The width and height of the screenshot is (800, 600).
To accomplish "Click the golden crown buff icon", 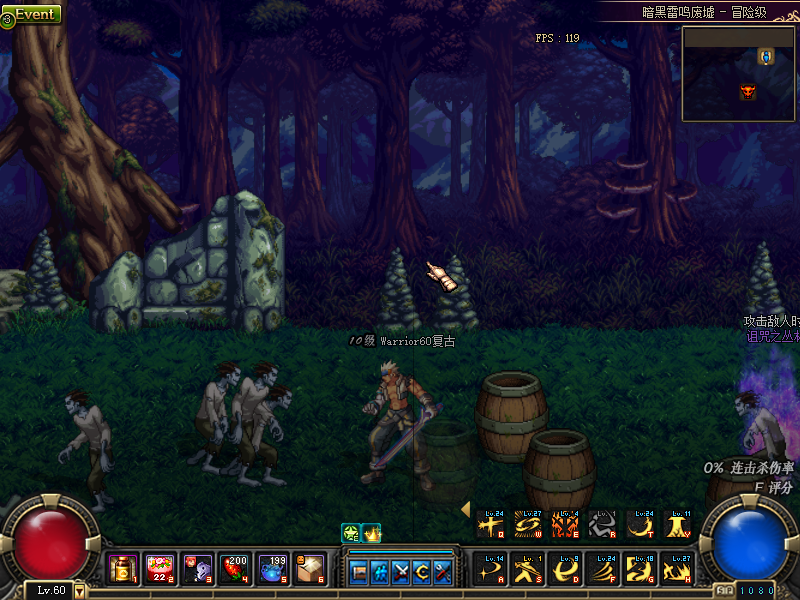I will pos(372,533).
